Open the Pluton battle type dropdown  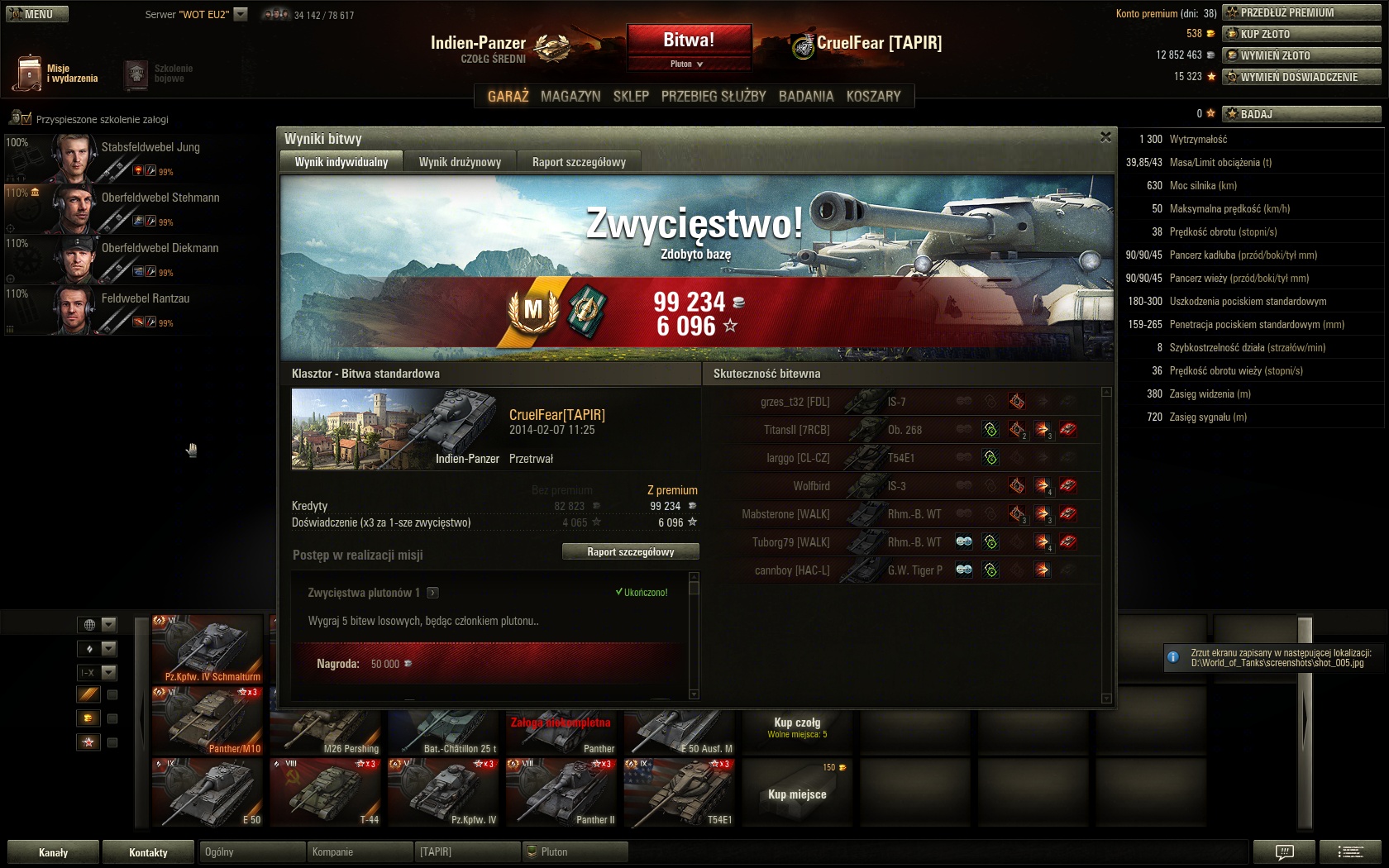tap(687, 64)
